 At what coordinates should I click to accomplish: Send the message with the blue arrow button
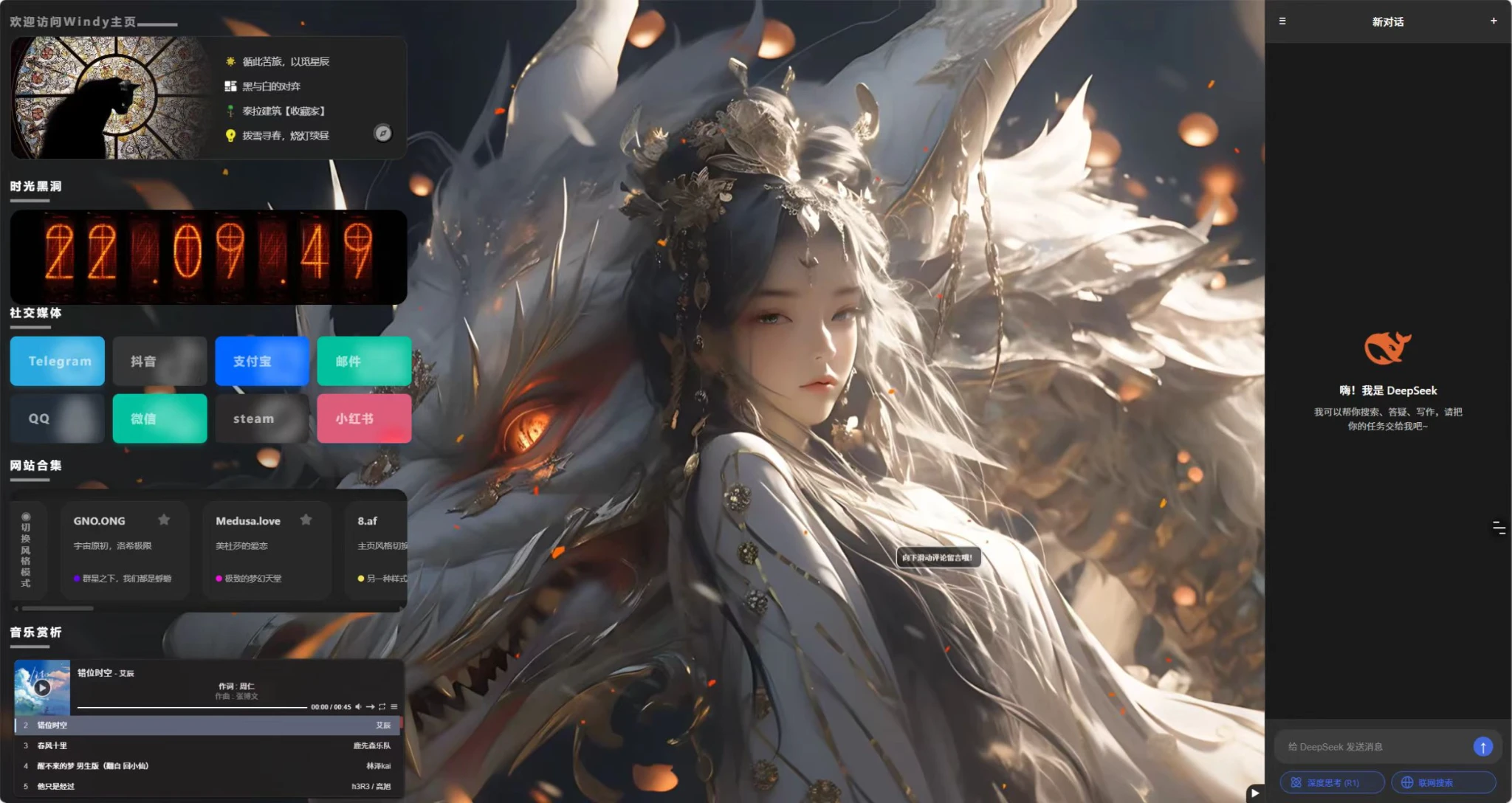[1482, 747]
